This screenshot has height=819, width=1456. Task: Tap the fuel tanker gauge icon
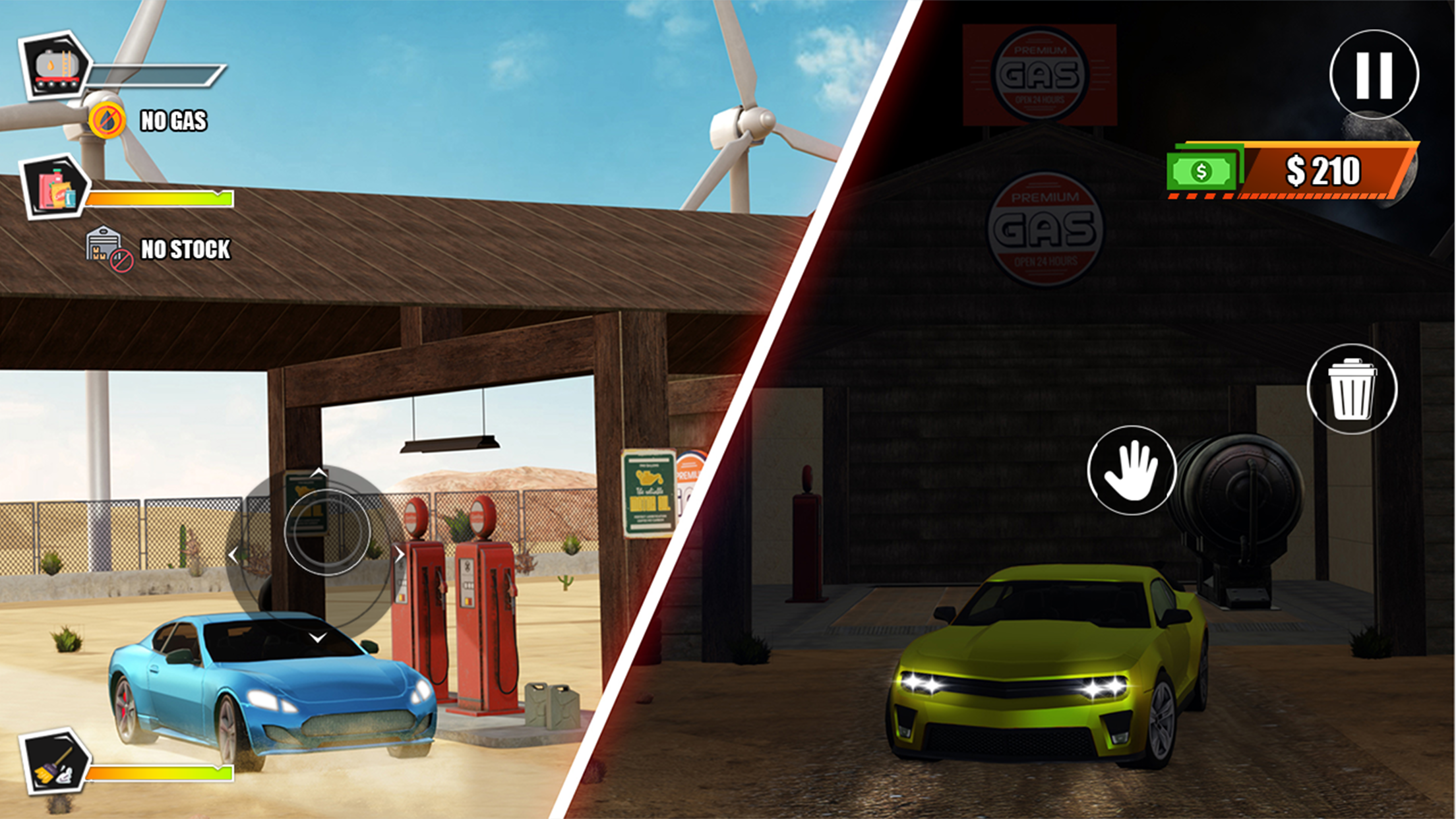click(x=56, y=66)
